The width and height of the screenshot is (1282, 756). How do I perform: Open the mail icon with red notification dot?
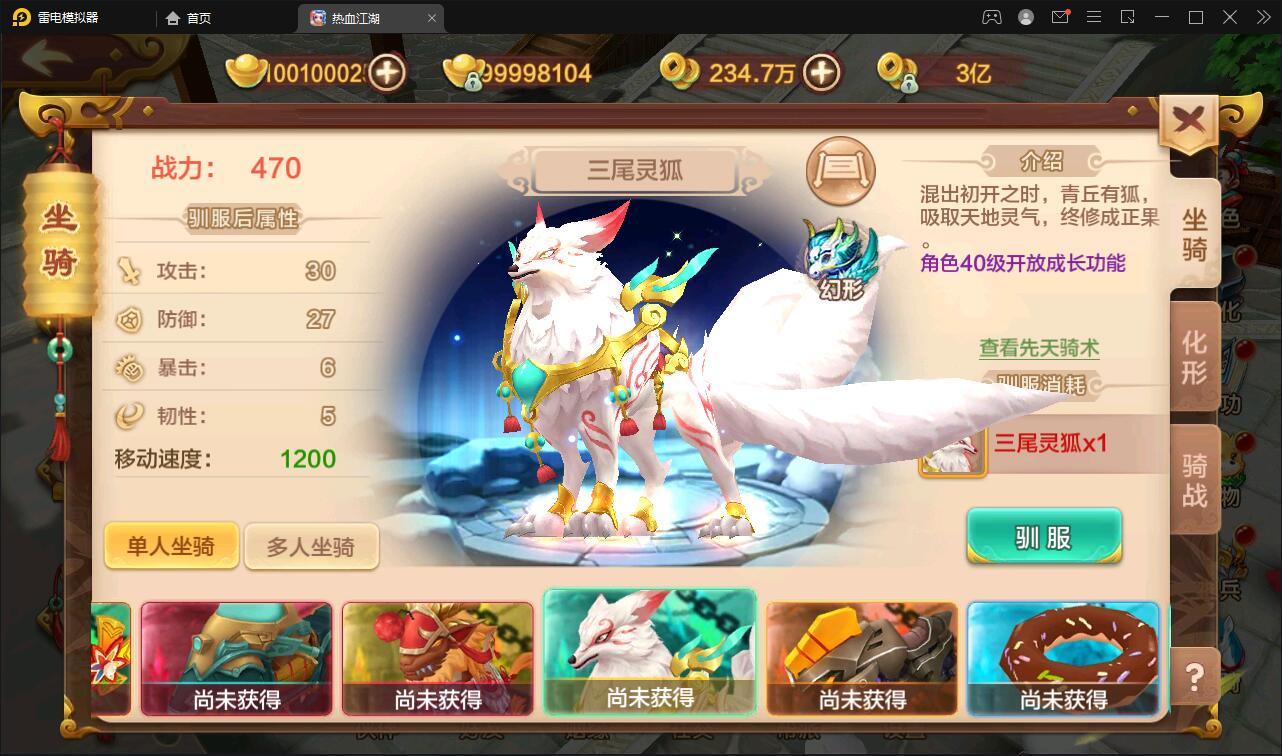point(1060,17)
